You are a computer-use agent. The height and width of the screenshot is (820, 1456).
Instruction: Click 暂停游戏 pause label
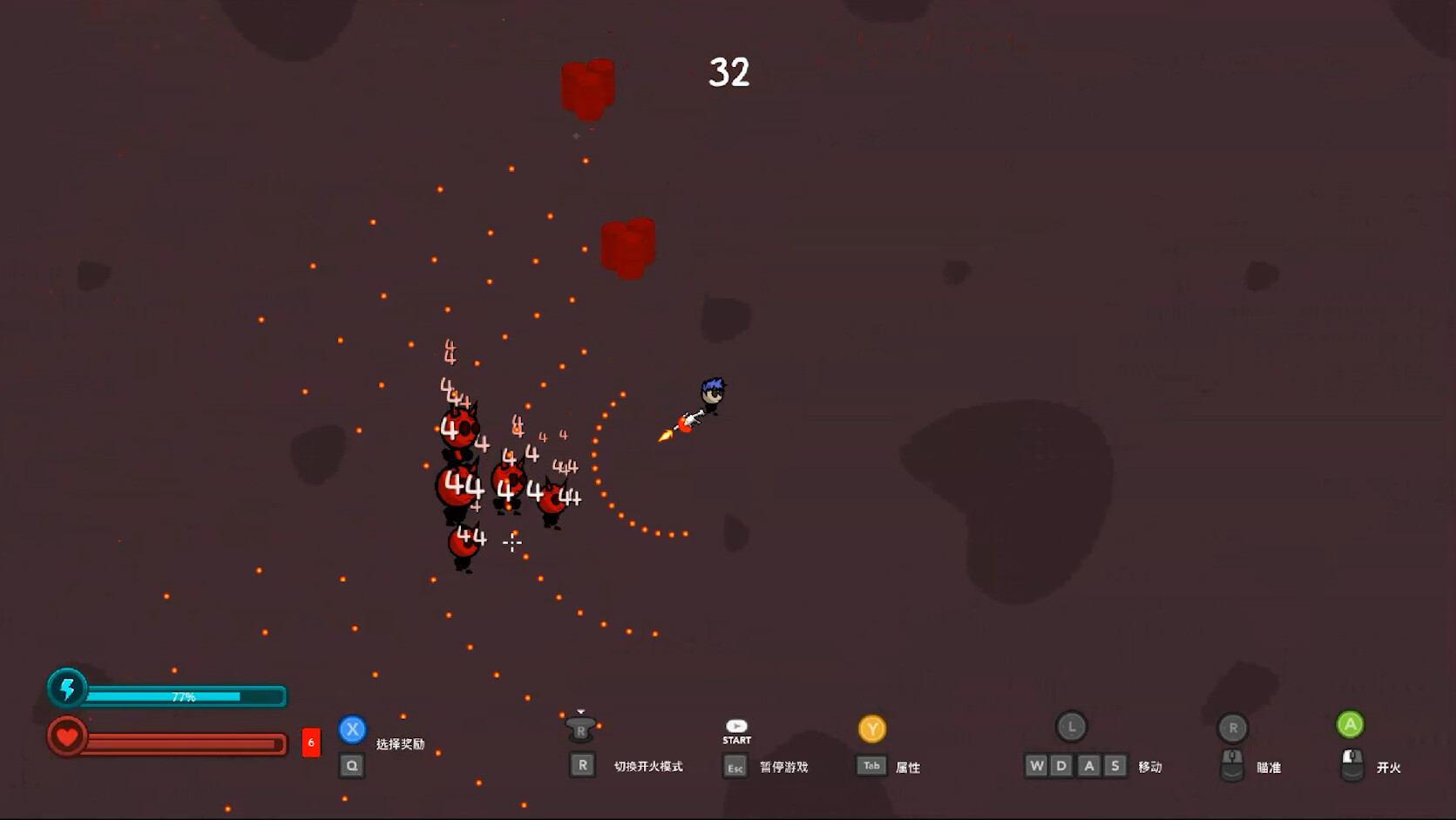click(x=783, y=766)
